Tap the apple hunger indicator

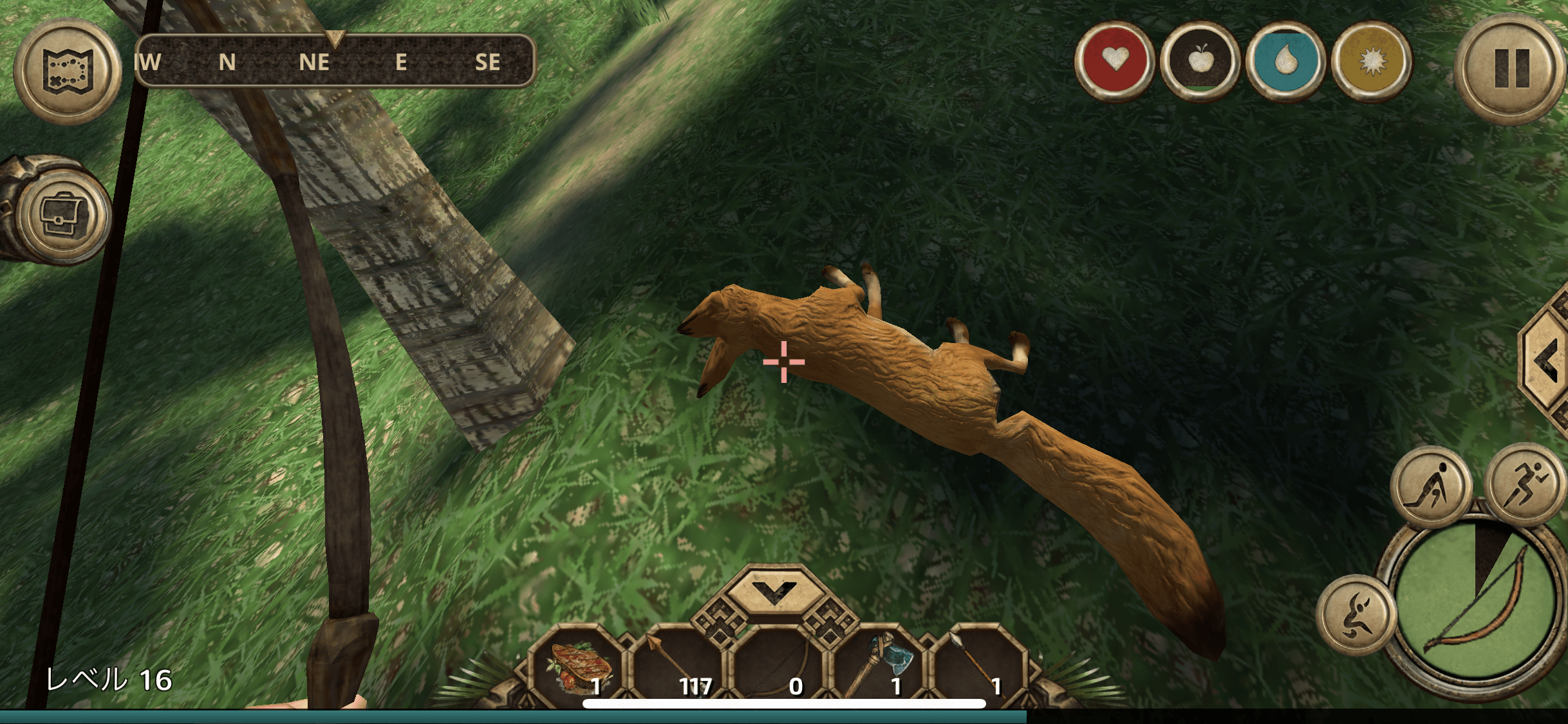coord(1200,60)
